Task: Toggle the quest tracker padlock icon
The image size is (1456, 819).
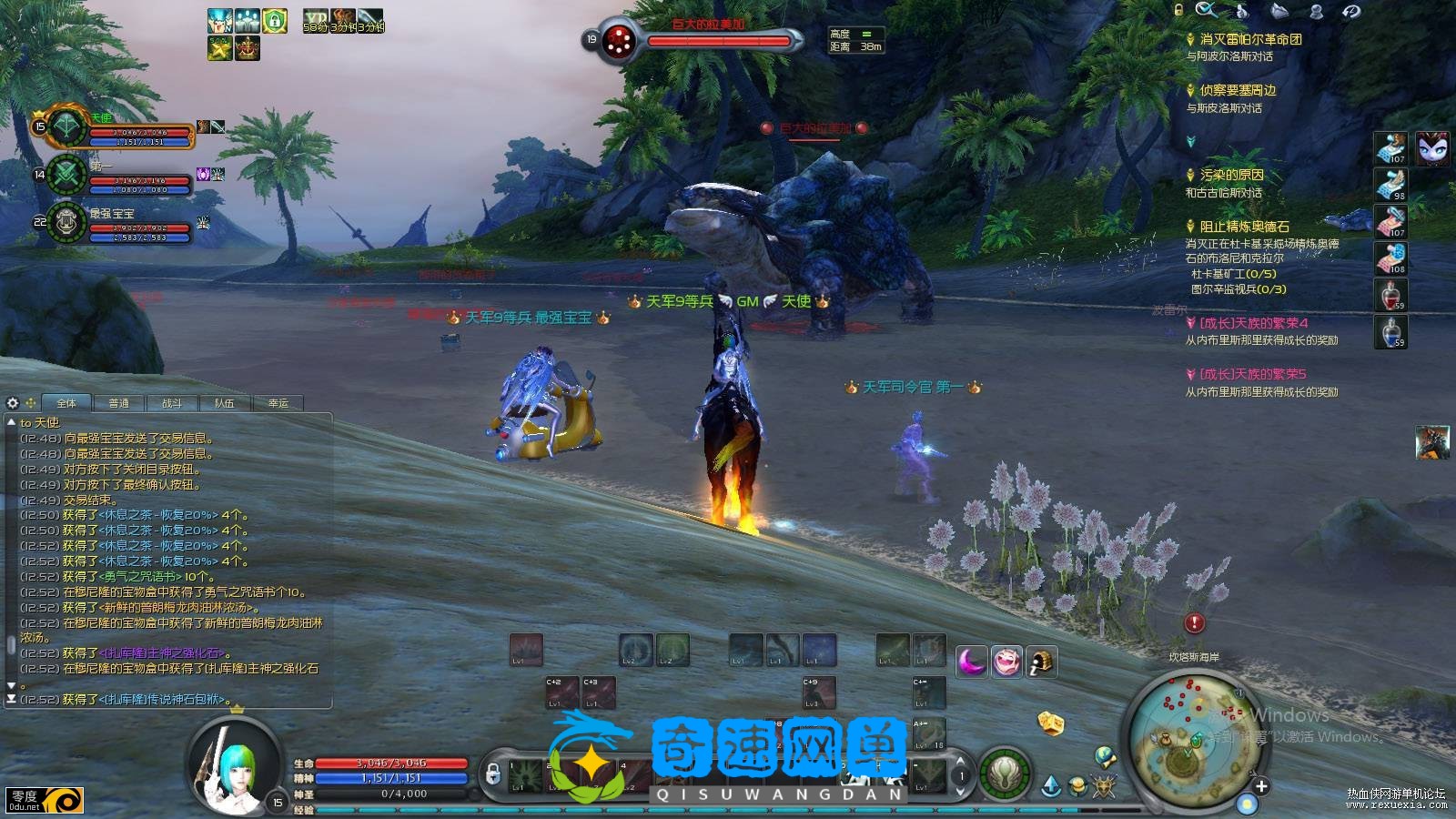Action: click(1178, 10)
